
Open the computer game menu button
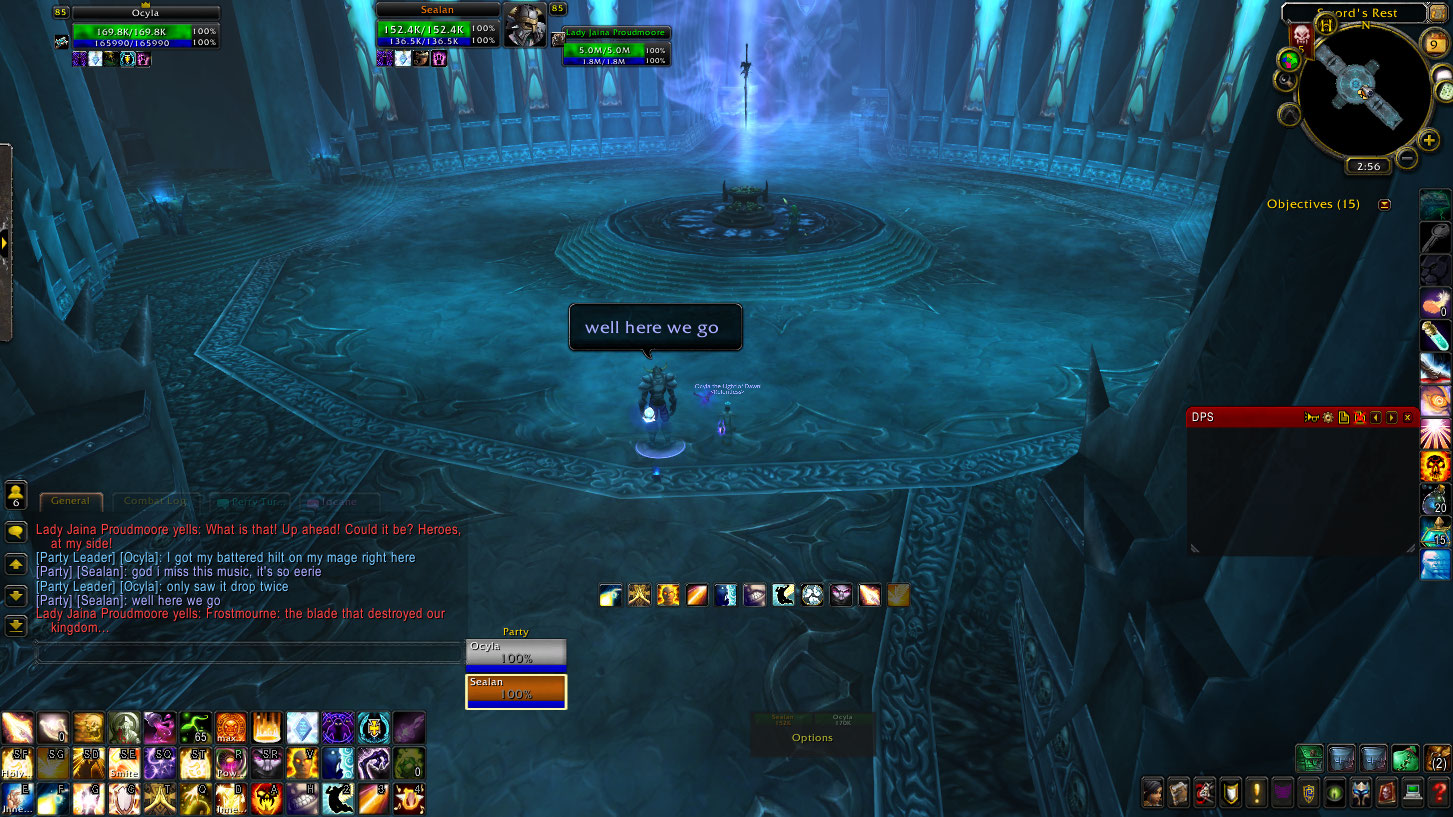[x=1413, y=793]
